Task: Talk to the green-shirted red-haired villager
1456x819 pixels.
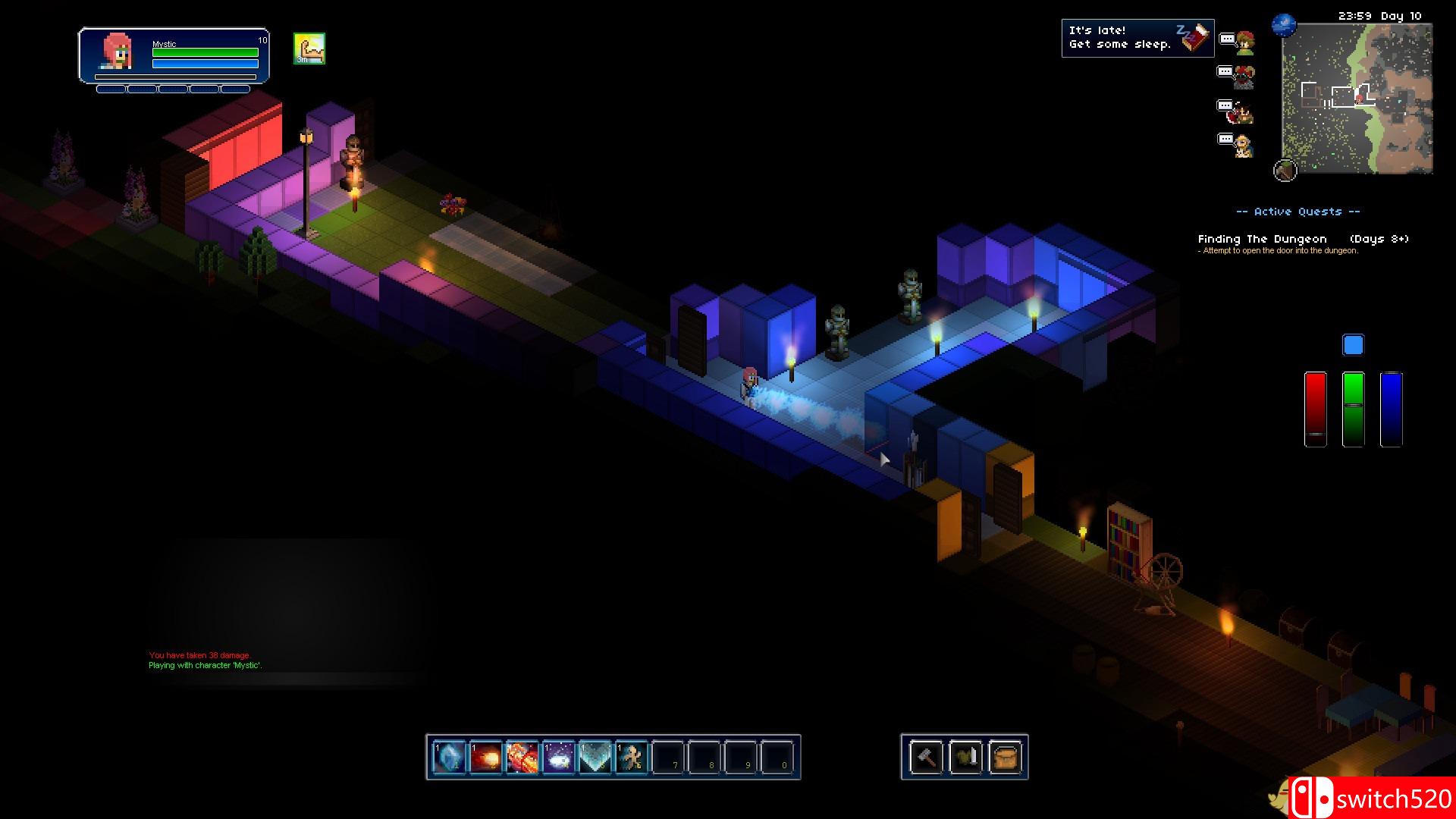Action: (x=1244, y=42)
